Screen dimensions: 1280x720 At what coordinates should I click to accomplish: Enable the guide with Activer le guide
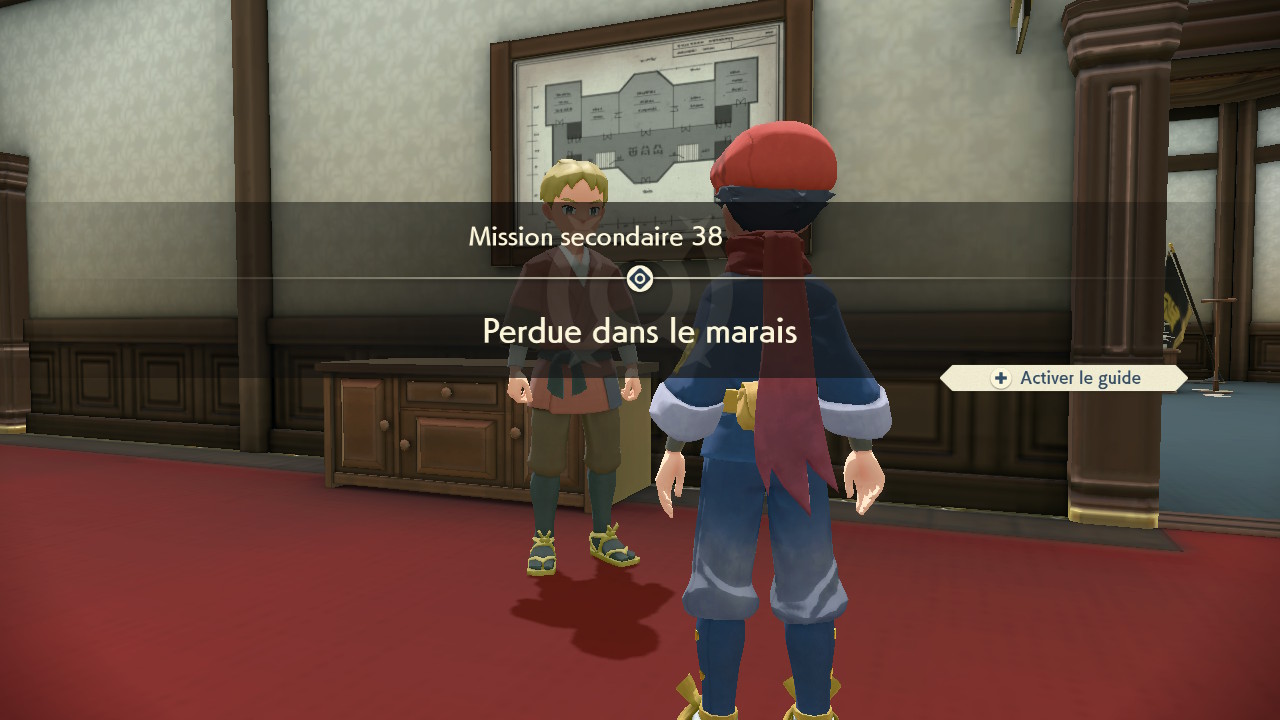(1063, 377)
